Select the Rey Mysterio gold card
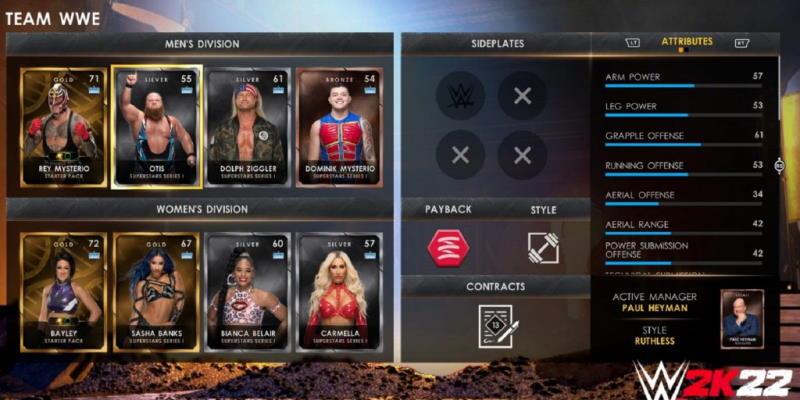Screen dimensions: 800x400 point(63,127)
